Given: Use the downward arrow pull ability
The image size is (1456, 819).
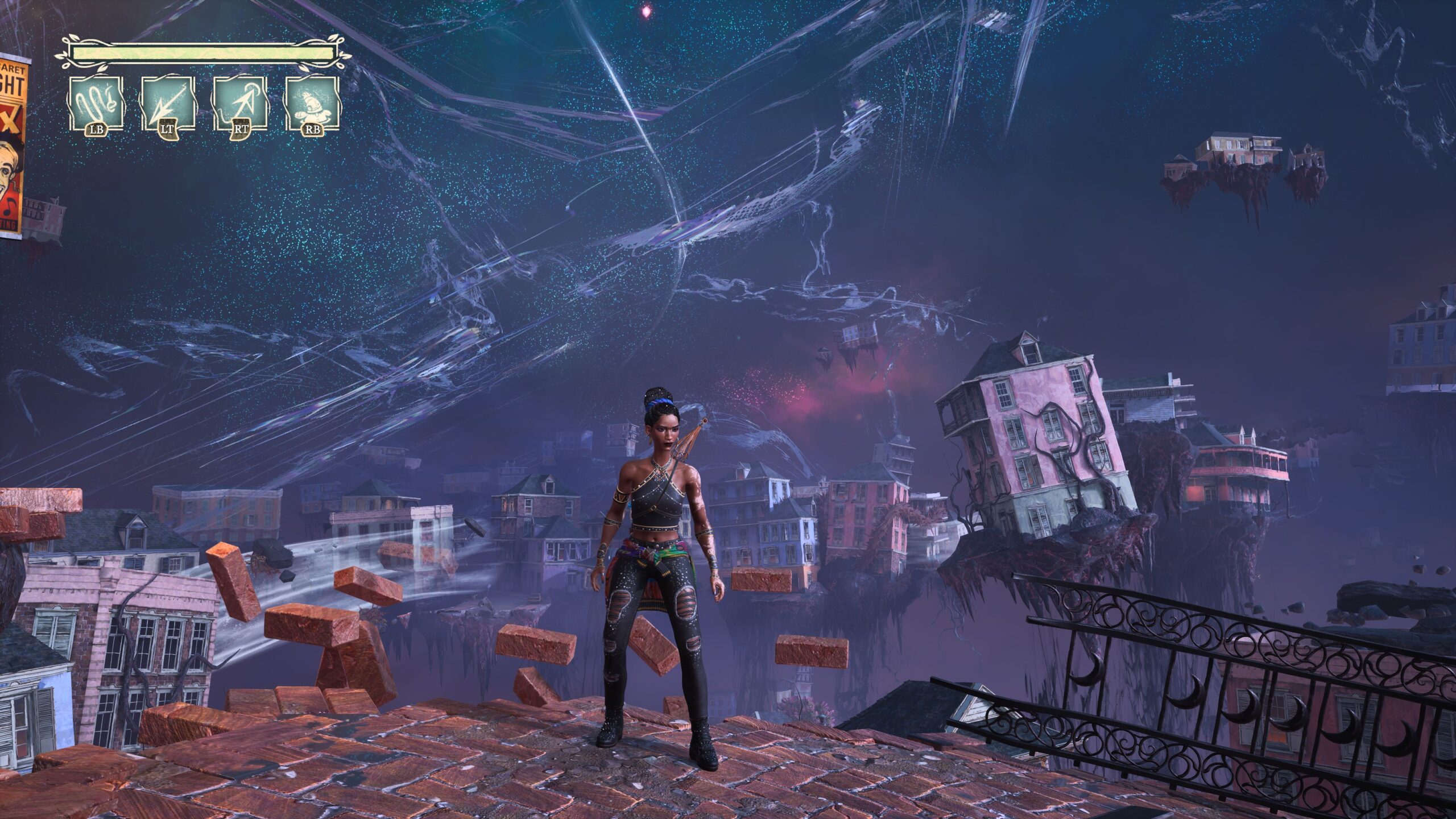Looking at the screenshot, I should [168, 103].
